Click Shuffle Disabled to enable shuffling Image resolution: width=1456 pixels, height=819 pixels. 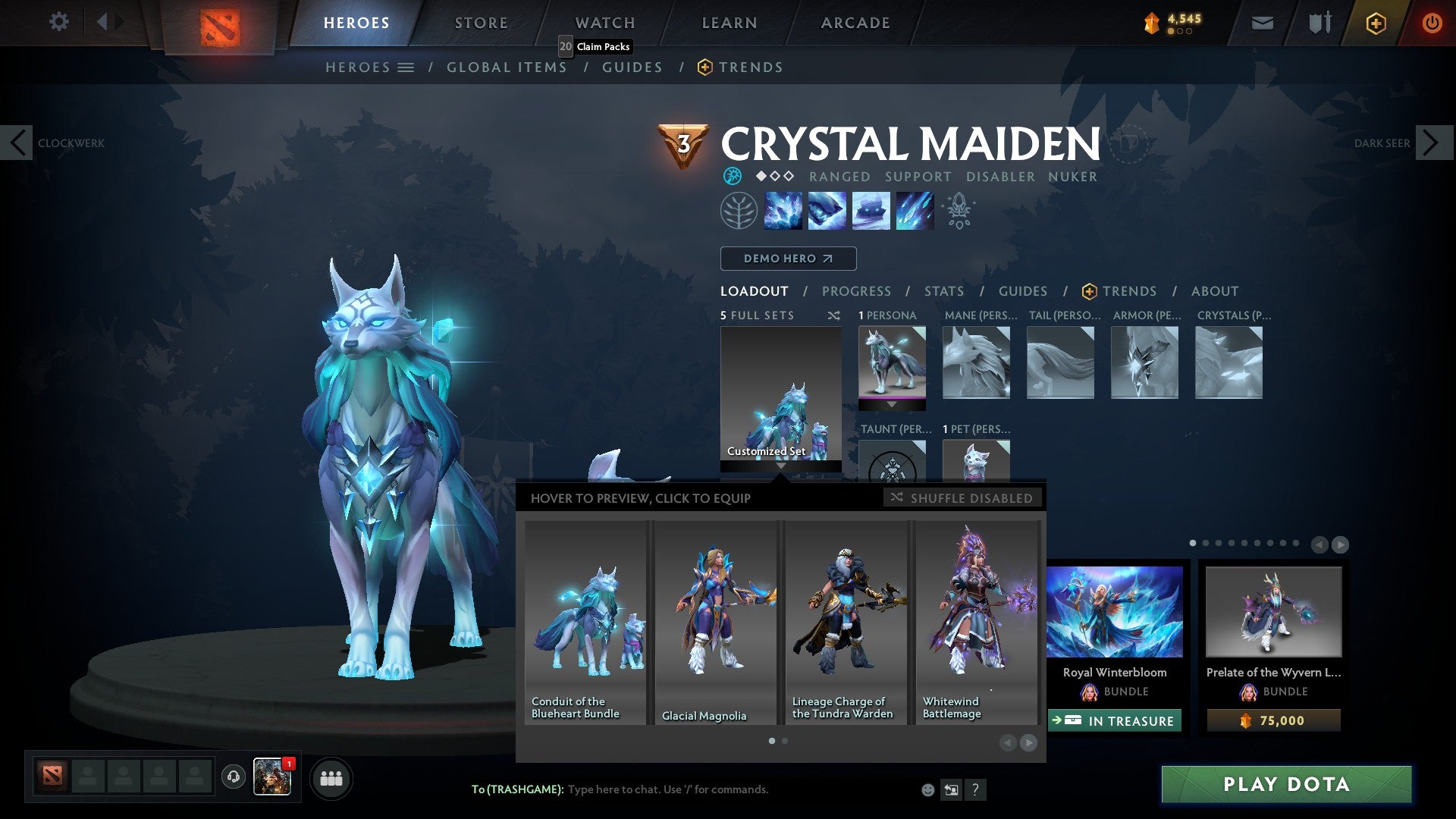click(963, 498)
